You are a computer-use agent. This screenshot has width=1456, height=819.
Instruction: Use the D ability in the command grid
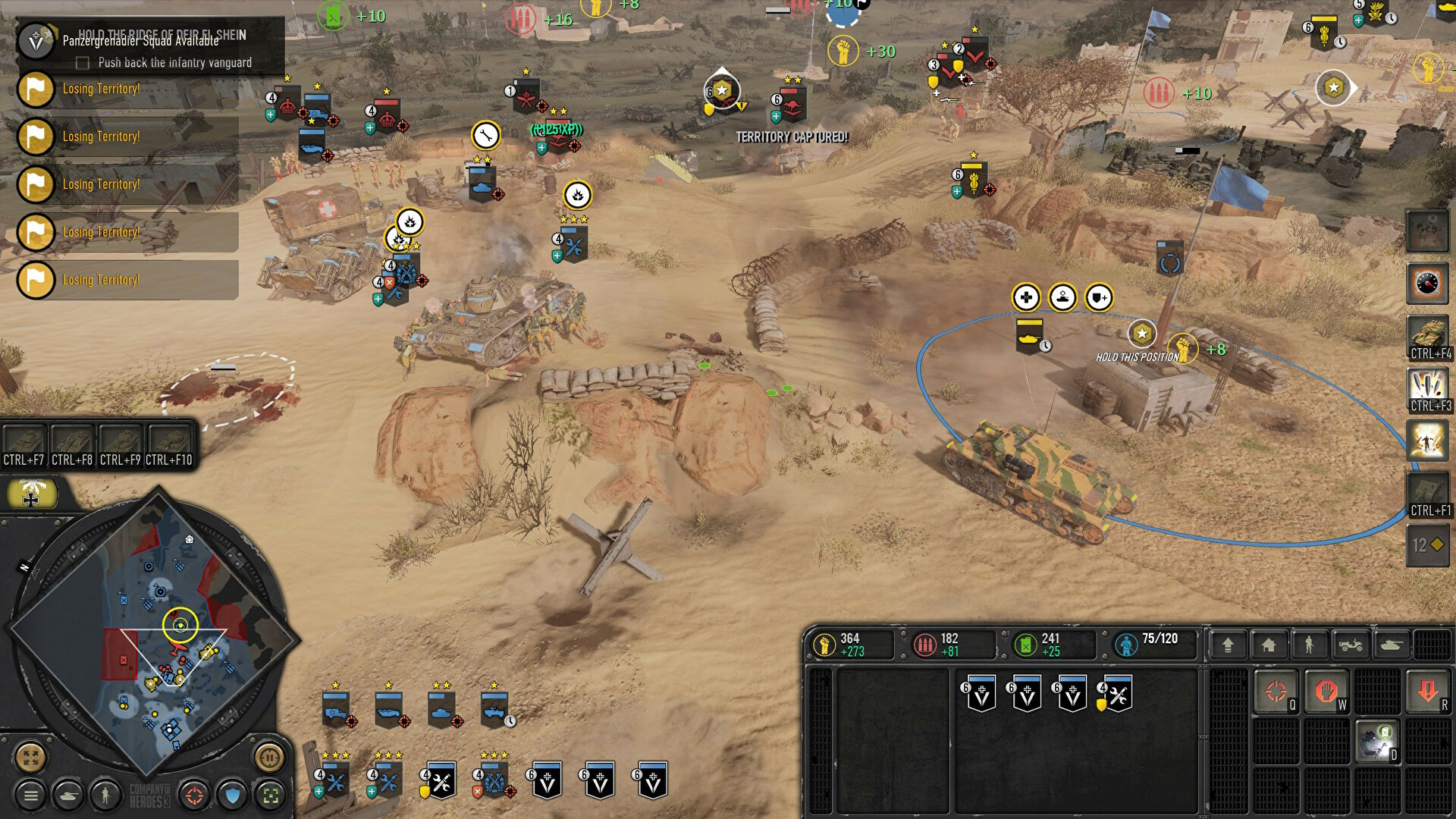click(x=1377, y=742)
